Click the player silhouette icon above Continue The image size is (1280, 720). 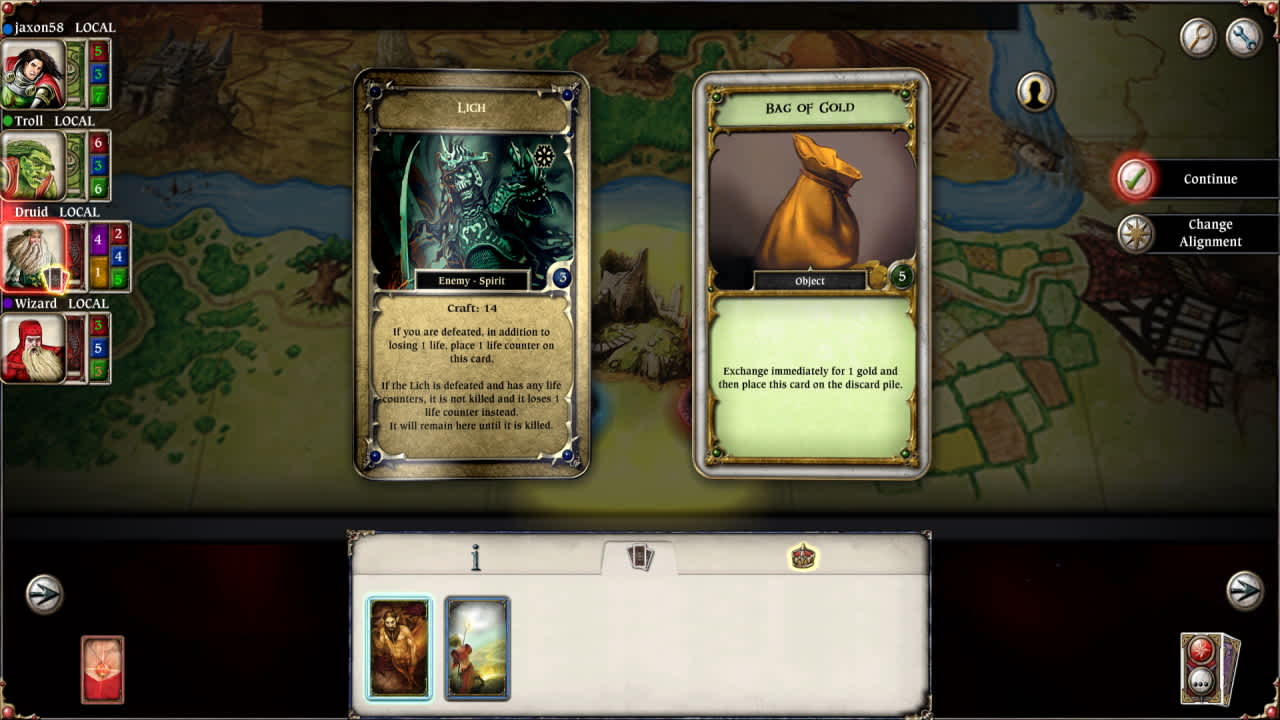1036,91
